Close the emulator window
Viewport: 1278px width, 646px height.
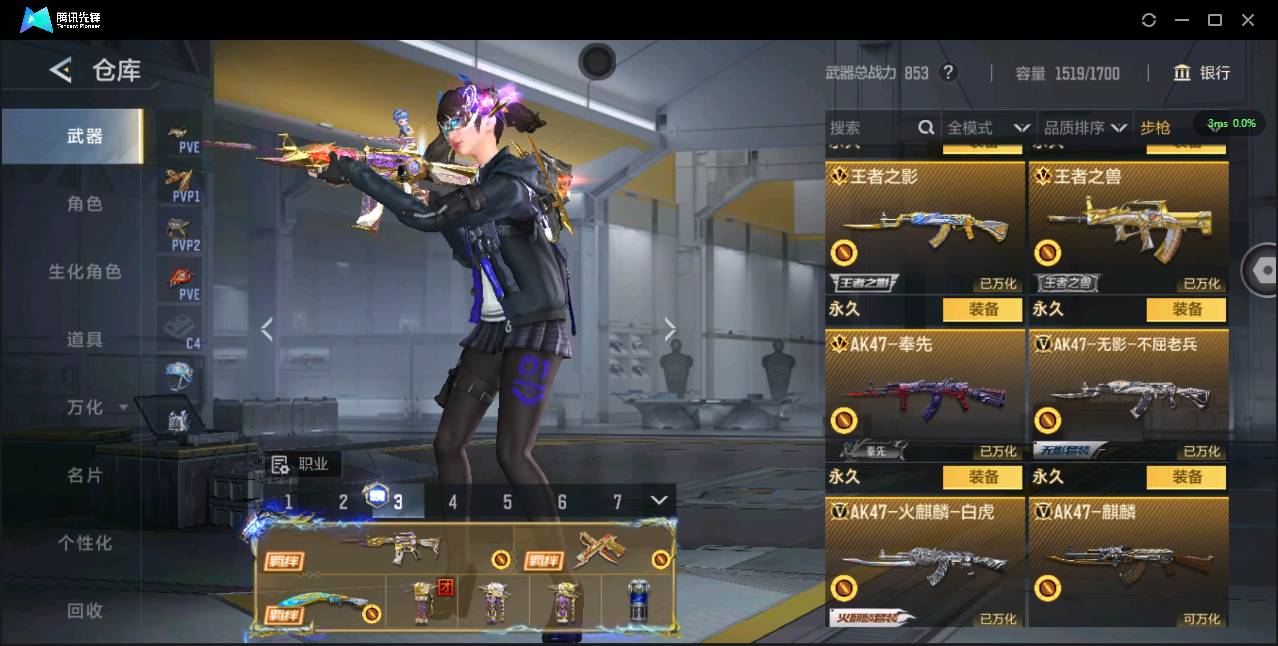click(x=1248, y=20)
